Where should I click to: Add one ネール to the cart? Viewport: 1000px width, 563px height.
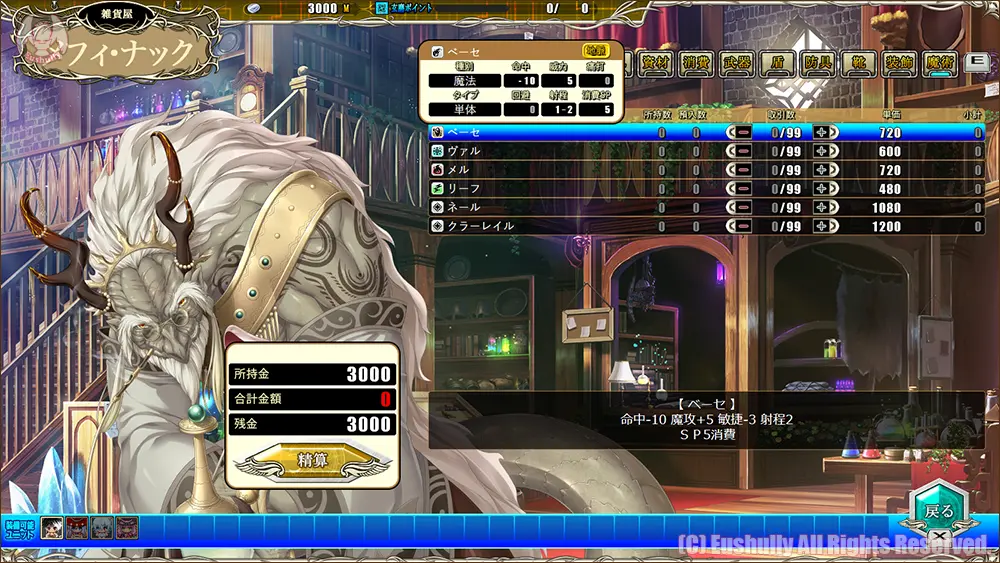coord(825,207)
